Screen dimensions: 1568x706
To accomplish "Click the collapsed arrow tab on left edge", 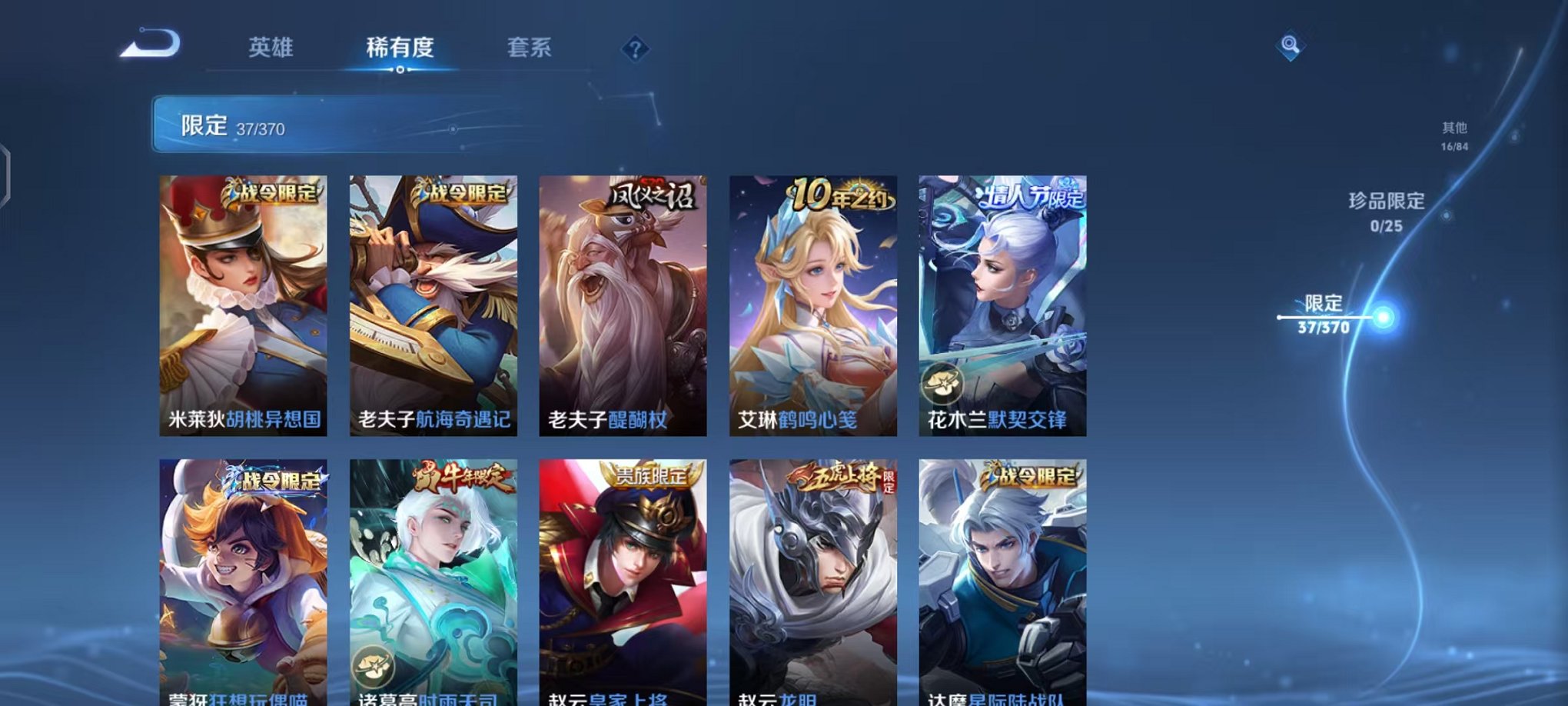I will pyautogui.click(x=6, y=173).
